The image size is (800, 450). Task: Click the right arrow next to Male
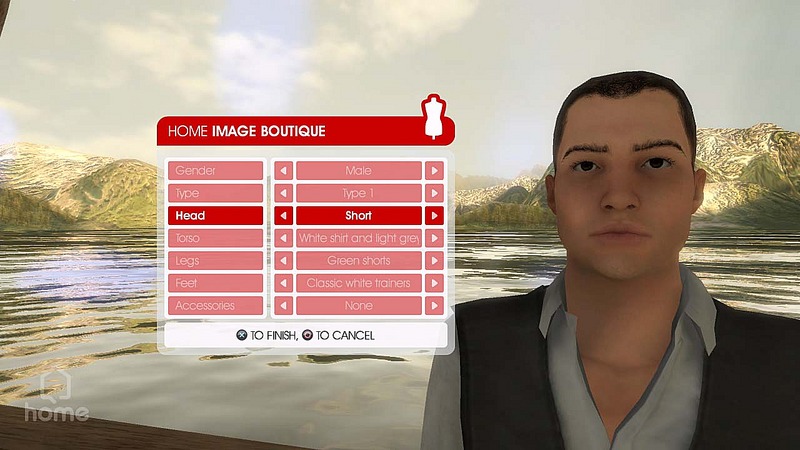point(434,171)
